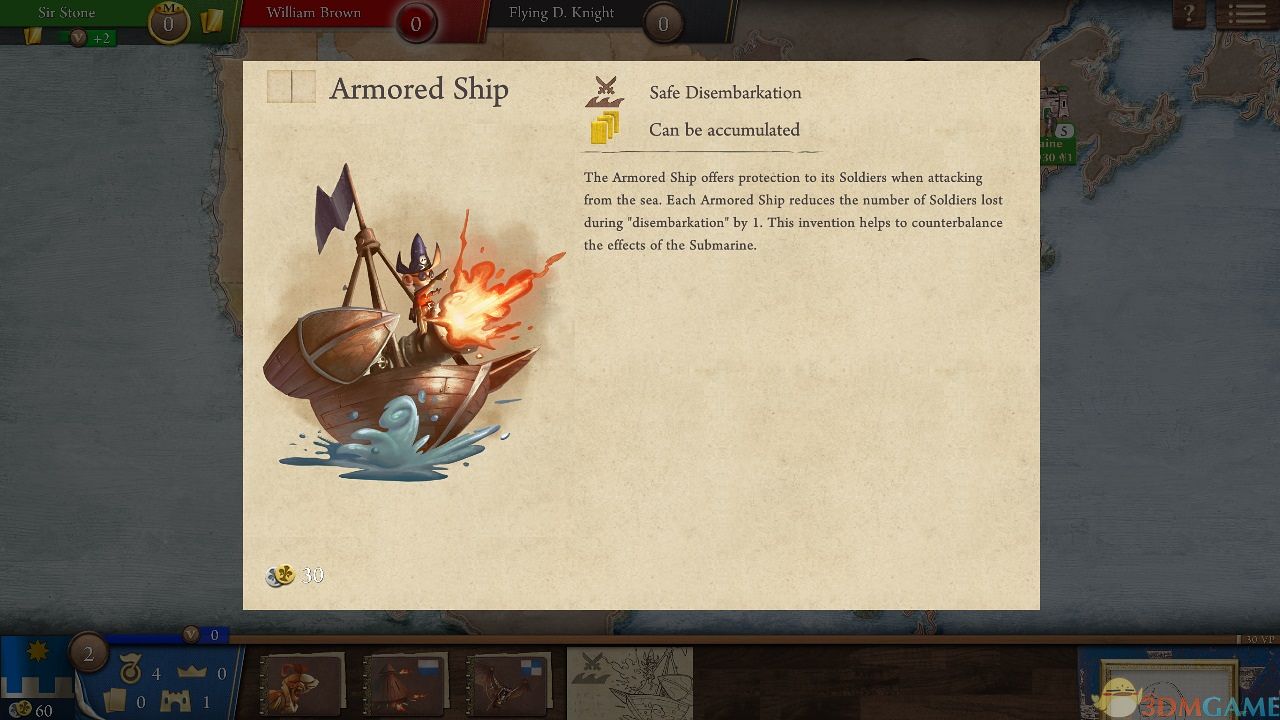Select the Armored Ship sketch card

coord(630,683)
